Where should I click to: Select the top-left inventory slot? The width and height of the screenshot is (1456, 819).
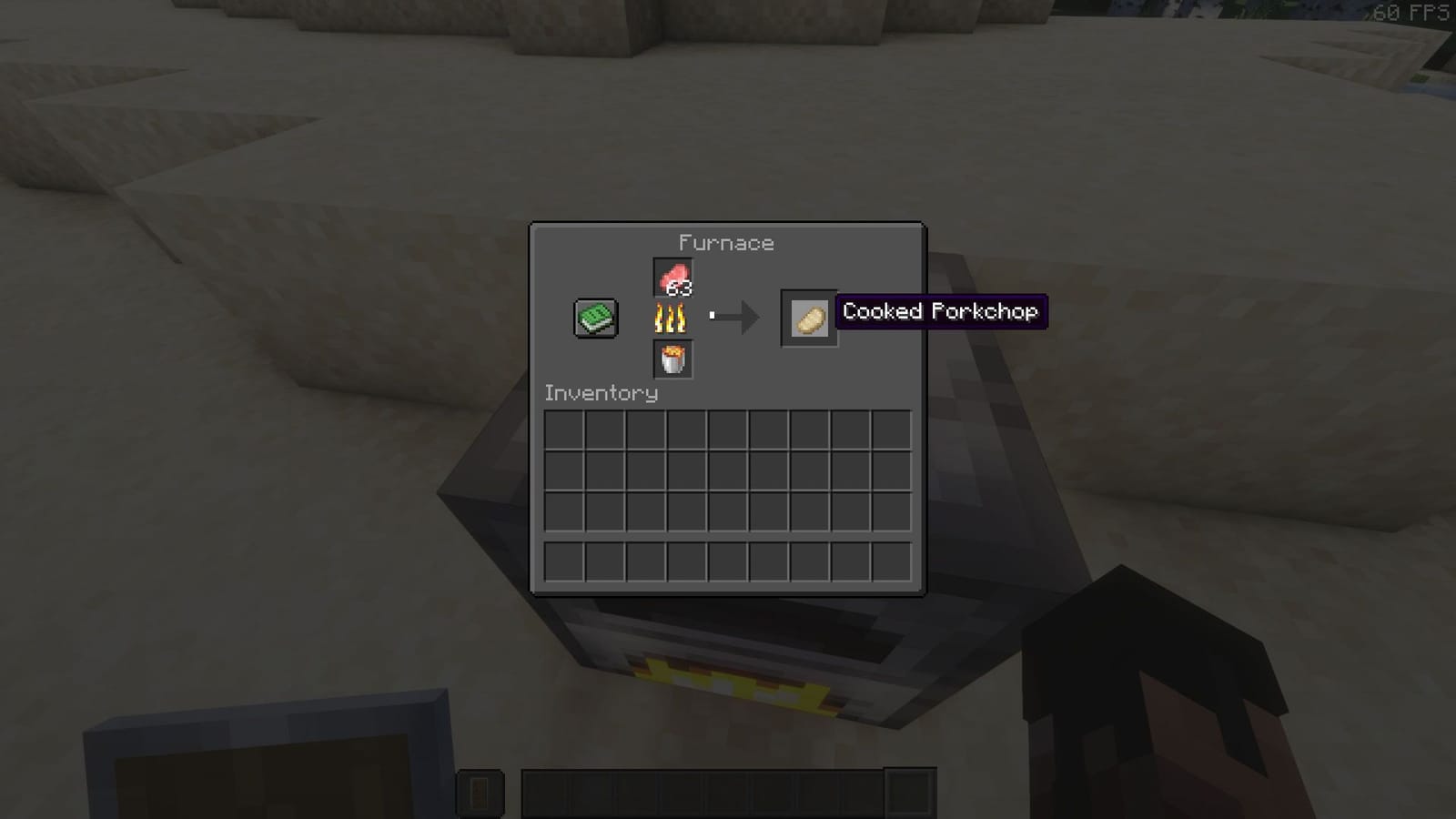564,428
